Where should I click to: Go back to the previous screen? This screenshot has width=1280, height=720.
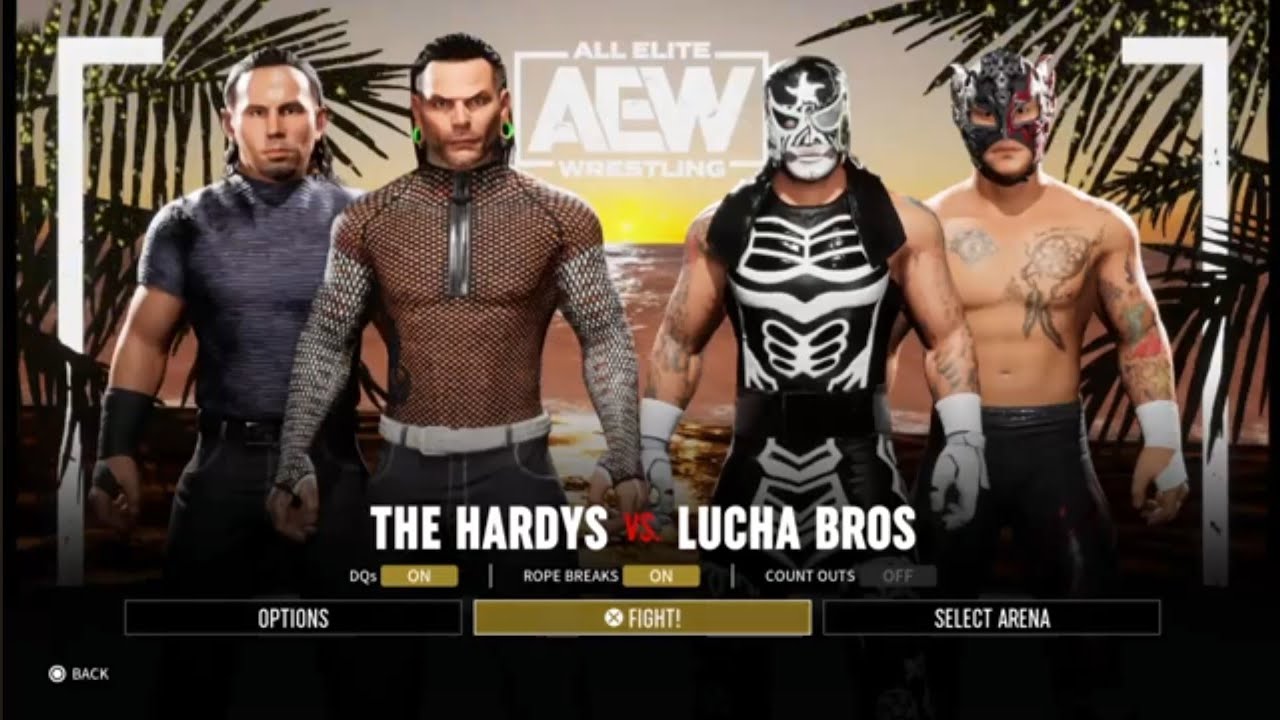pyautogui.click(x=79, y=674)
